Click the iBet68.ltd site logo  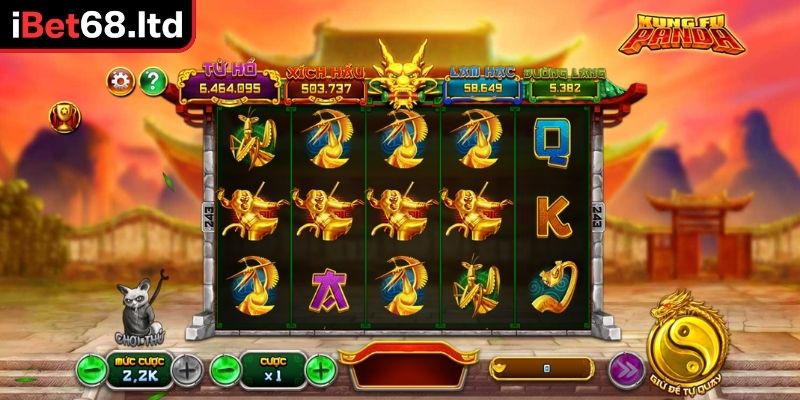[96, 23]
